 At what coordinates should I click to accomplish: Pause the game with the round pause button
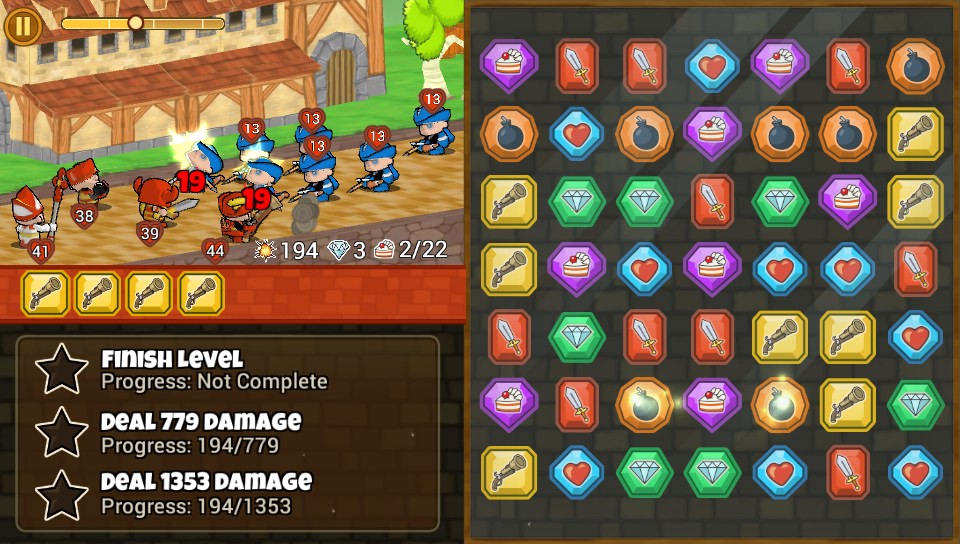[22, 24]
